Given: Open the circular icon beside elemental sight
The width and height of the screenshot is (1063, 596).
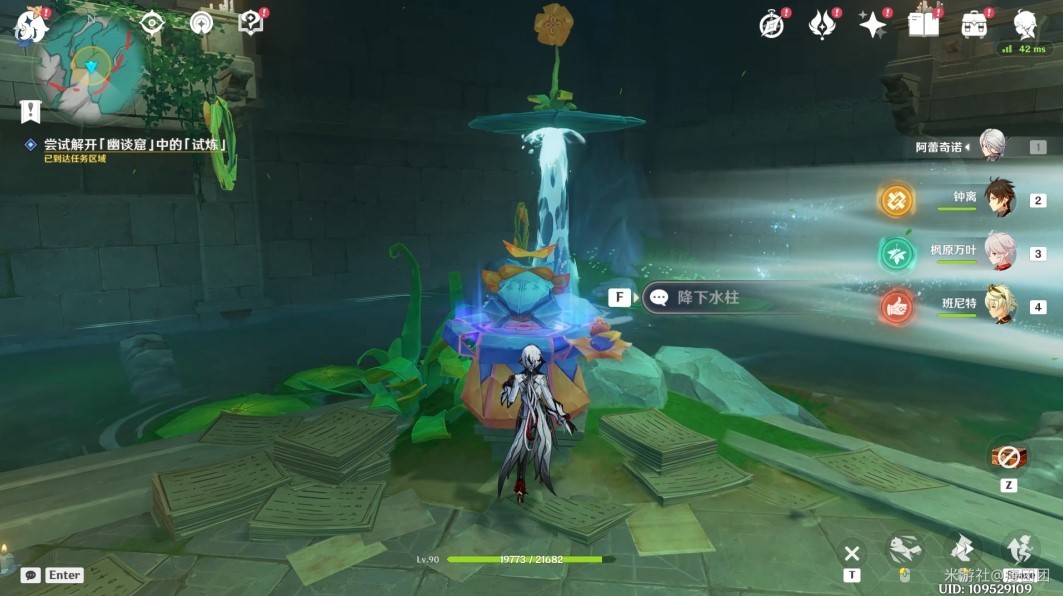Looking at the screenshot, I should [x=201, y=23].
